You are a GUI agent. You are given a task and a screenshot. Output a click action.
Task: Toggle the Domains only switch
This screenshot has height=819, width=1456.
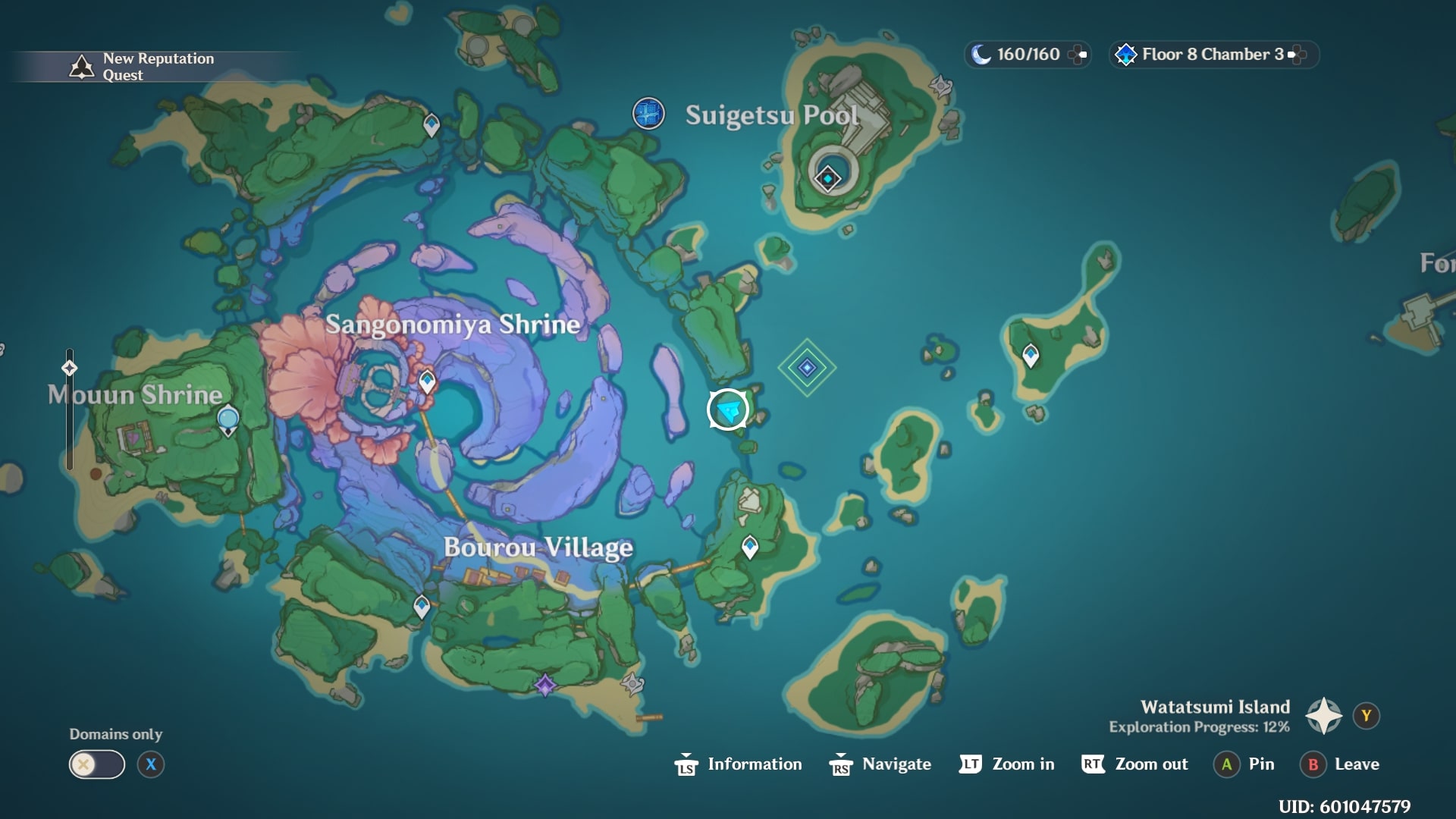tap(97, 764)
